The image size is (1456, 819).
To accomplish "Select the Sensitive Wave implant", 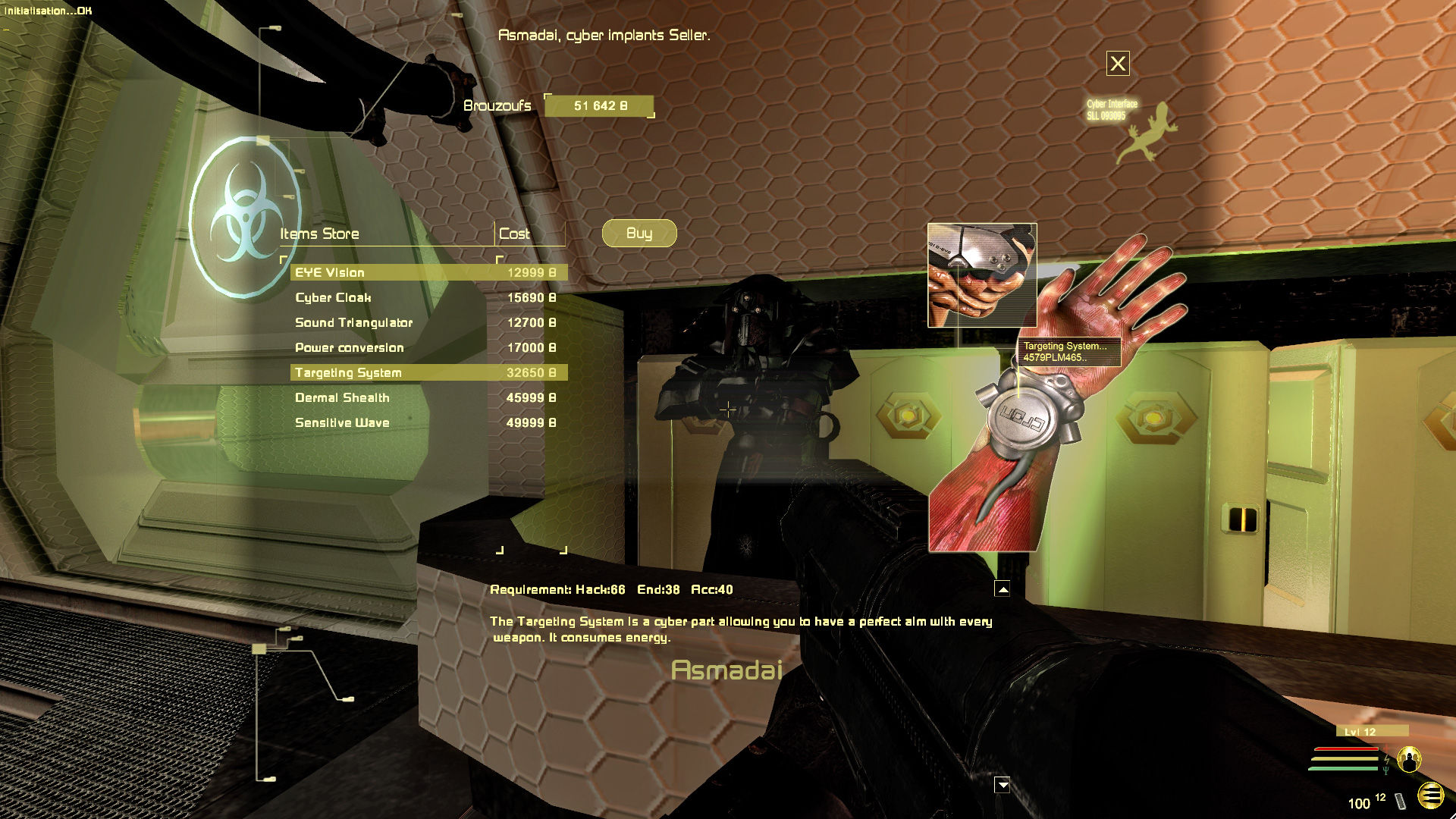I will click(x=341, y=422).
